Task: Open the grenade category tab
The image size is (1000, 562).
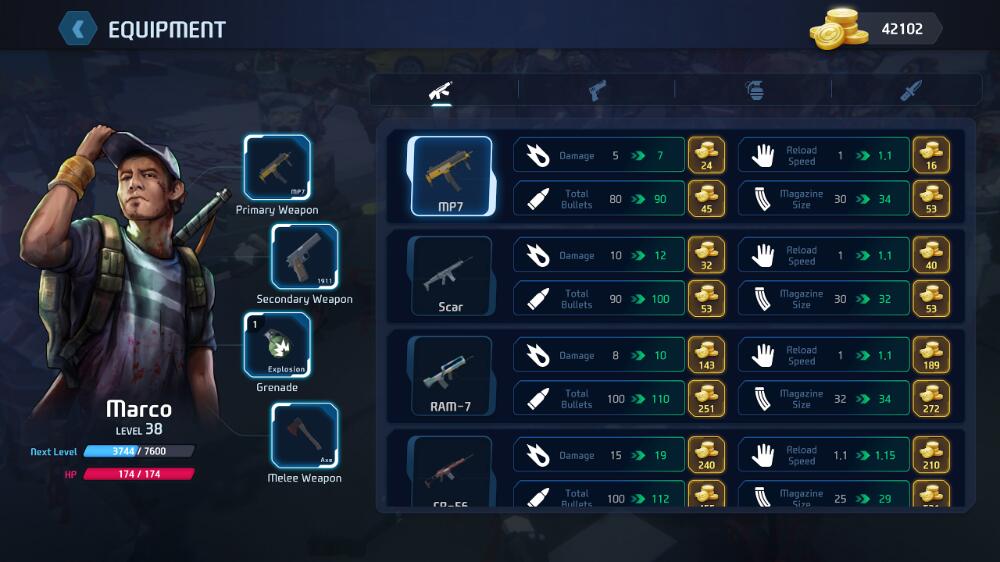Action: click(755, 90)
